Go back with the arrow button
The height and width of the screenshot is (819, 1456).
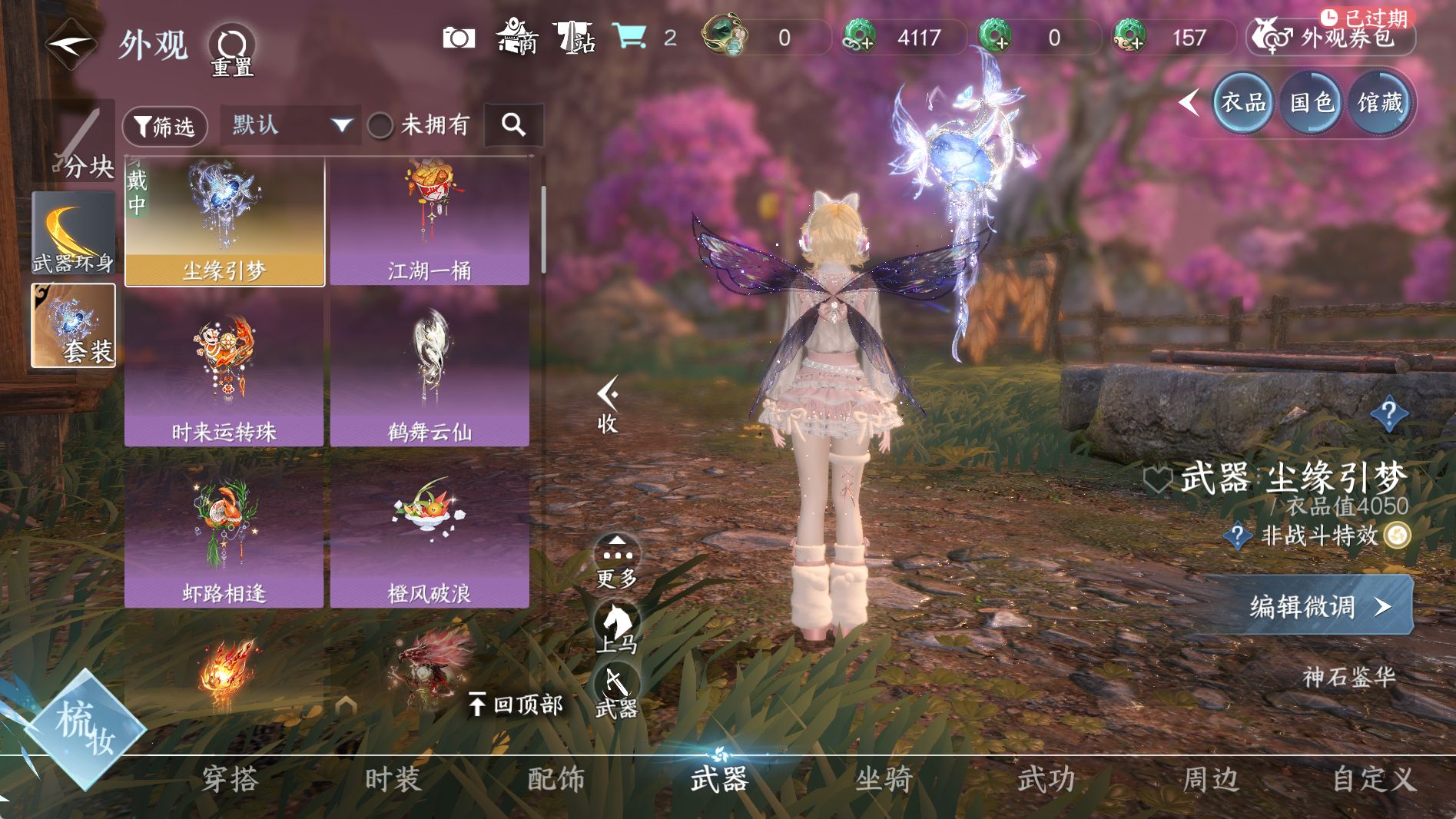(71, 44)
